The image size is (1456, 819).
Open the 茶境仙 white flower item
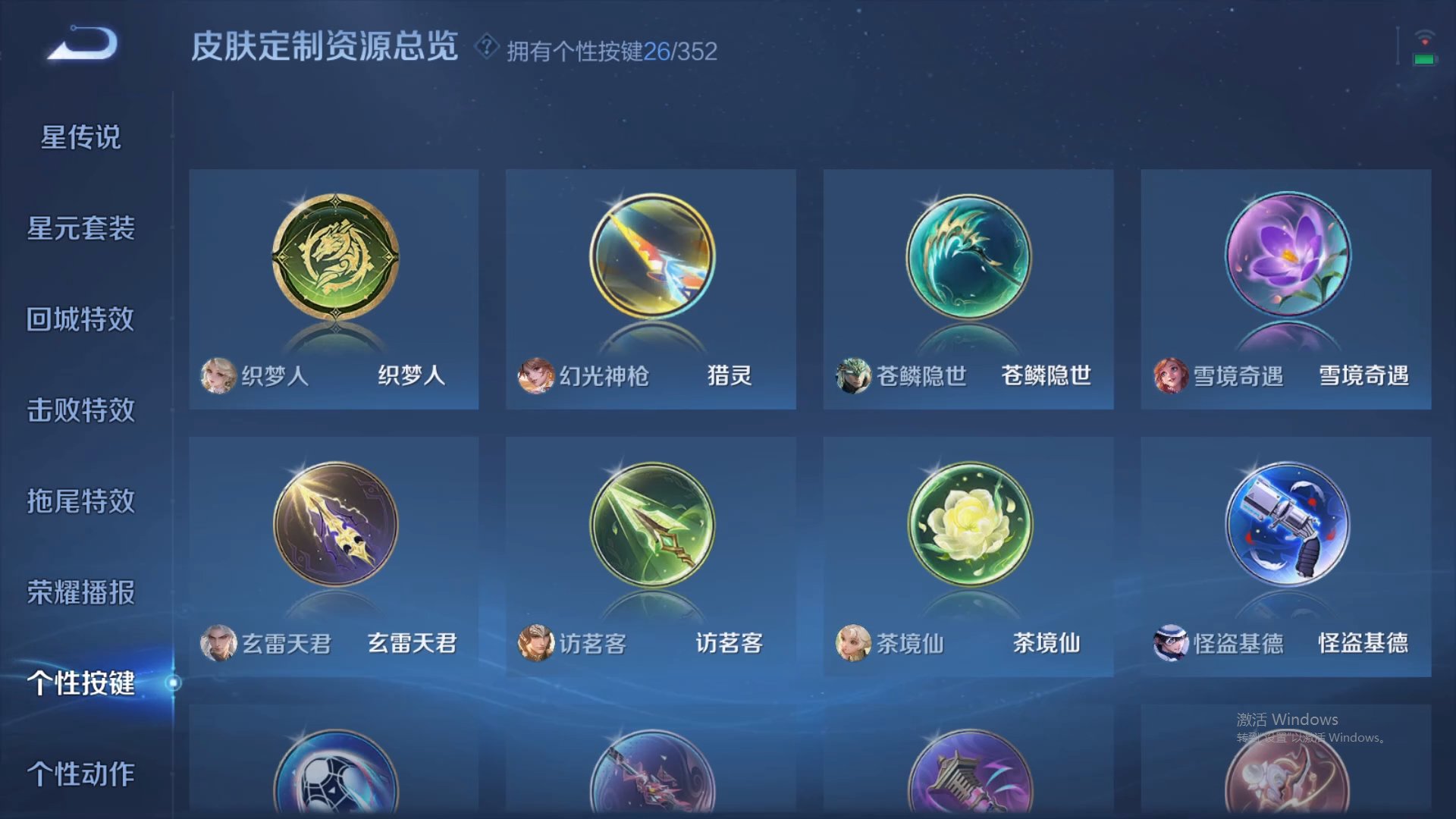[968, 523]
